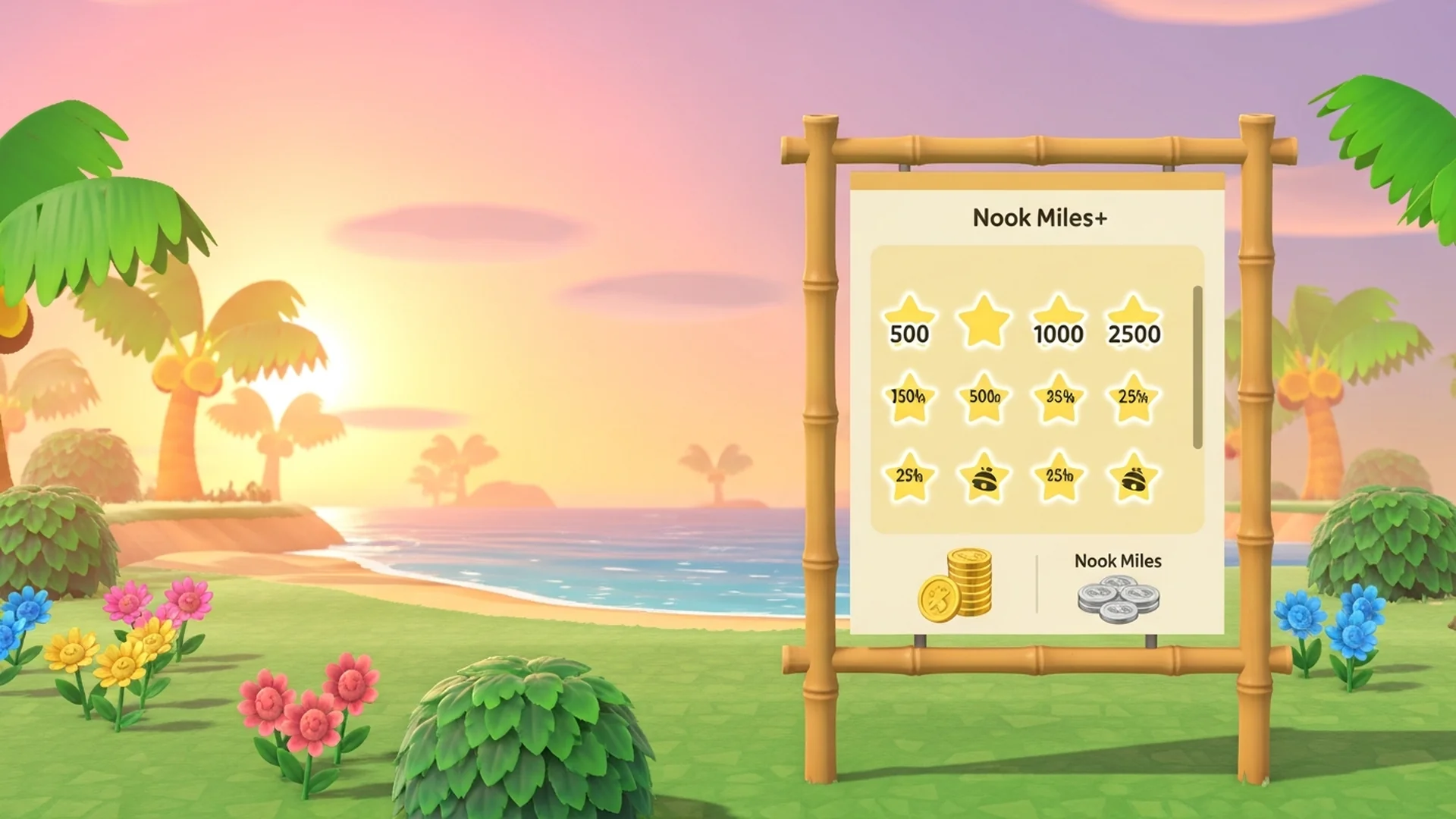Select the 2500 miles star badge

[1135, 322]
